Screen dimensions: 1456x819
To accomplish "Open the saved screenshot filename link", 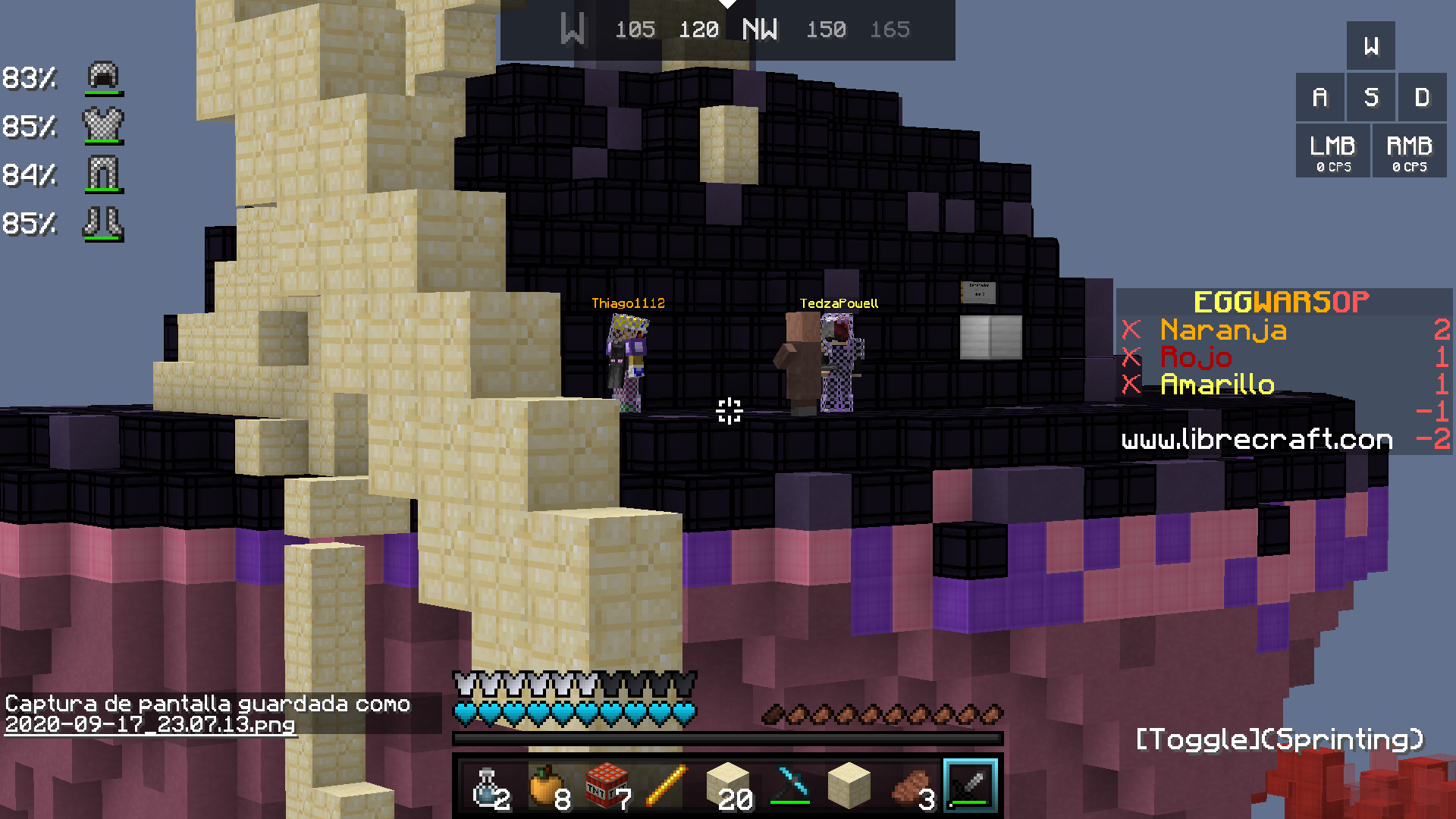I will point(149,724).
